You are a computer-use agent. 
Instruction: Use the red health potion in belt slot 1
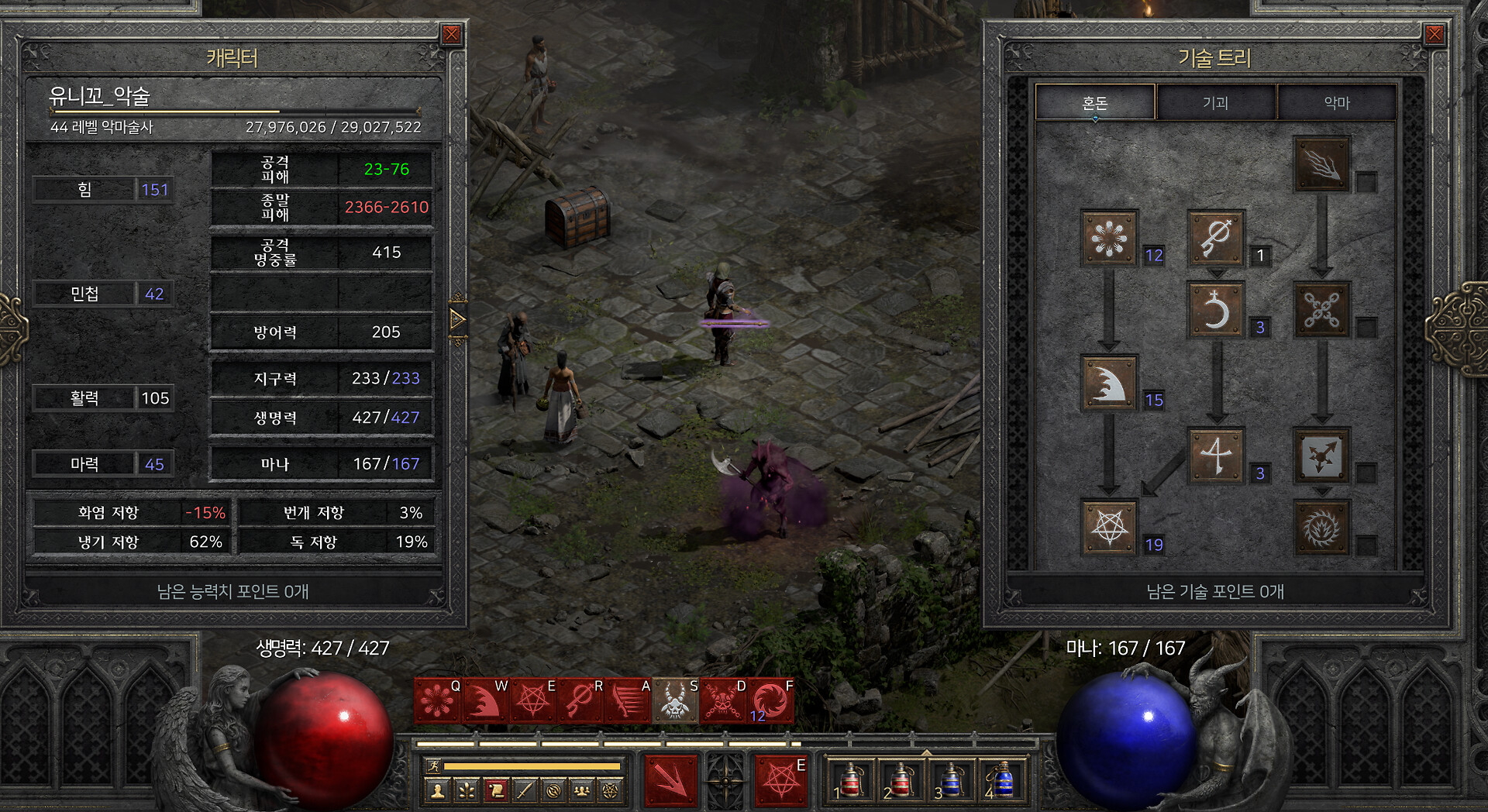click(850, 780)
